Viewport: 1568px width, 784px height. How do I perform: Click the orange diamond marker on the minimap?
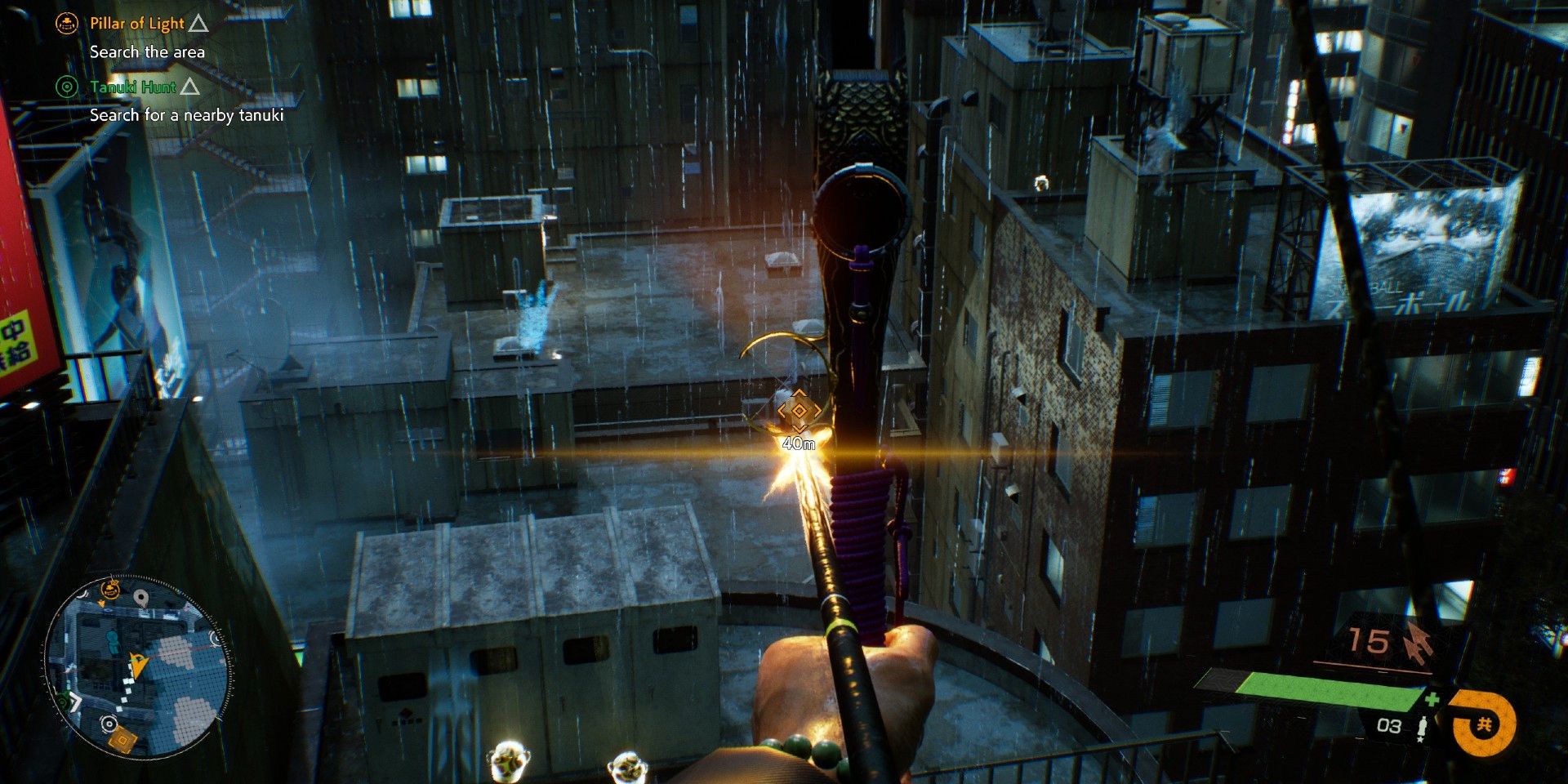[x=122, y=740]
